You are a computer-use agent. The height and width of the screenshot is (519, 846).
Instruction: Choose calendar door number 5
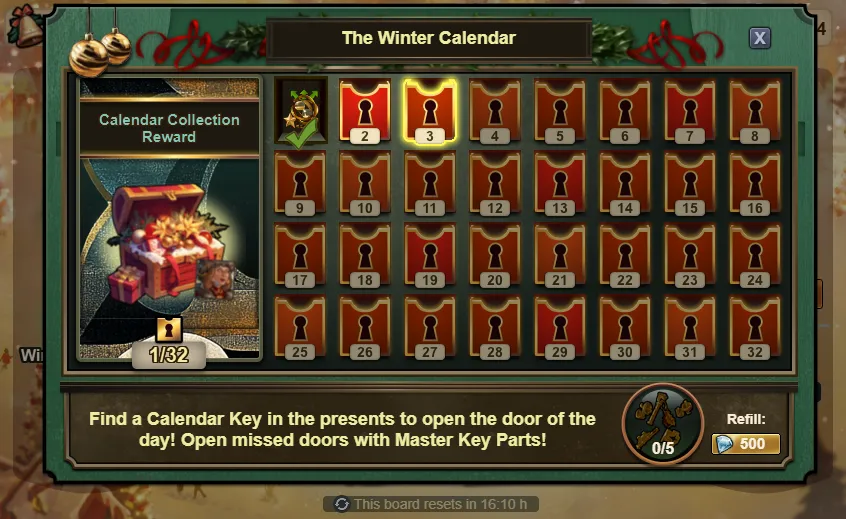560,110
